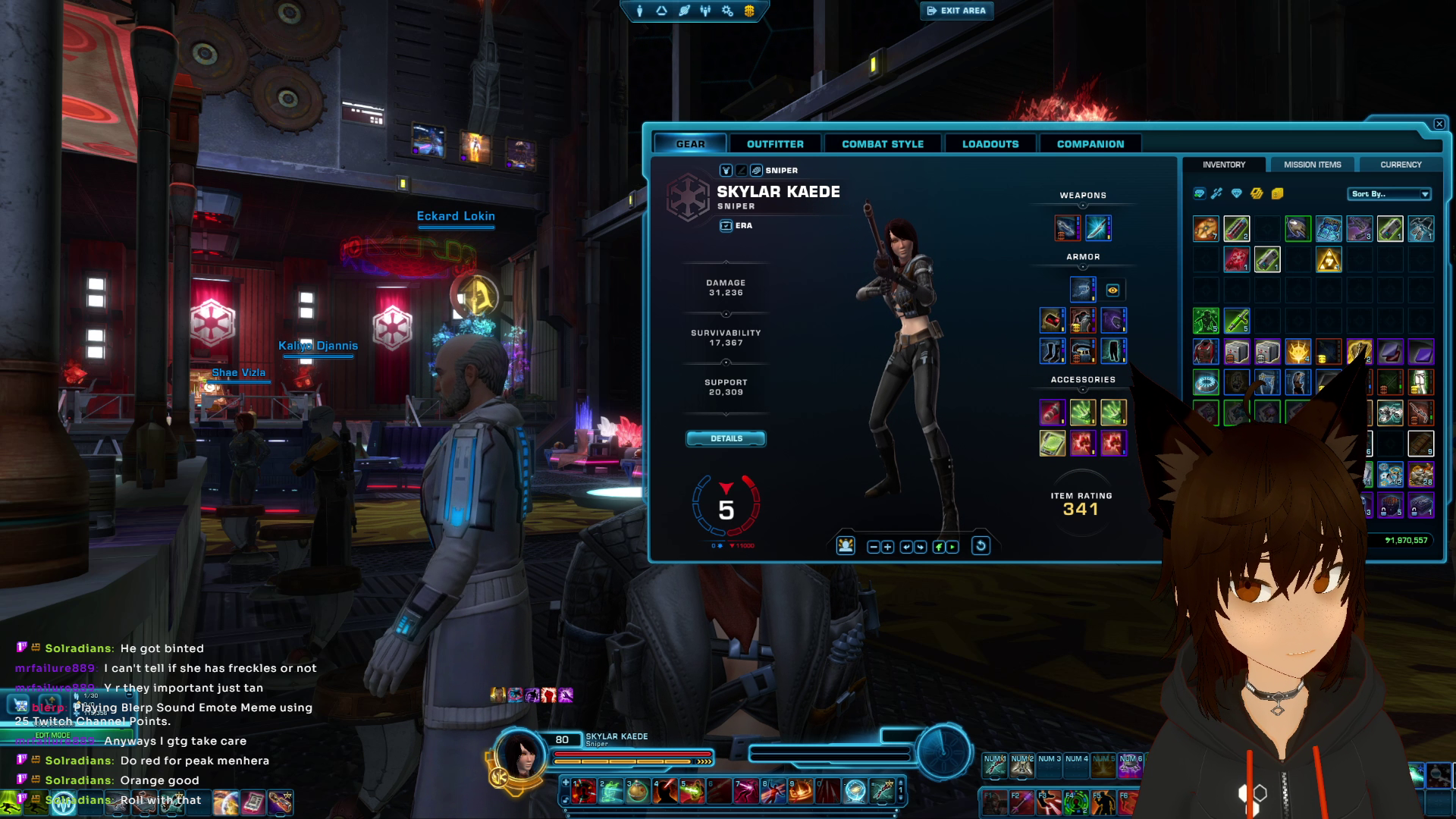Viewport: 1456px width, 819px height.
Task: Choose the golden triangle inventory item
Action: pyautogui.click(x=1328, y=260)
